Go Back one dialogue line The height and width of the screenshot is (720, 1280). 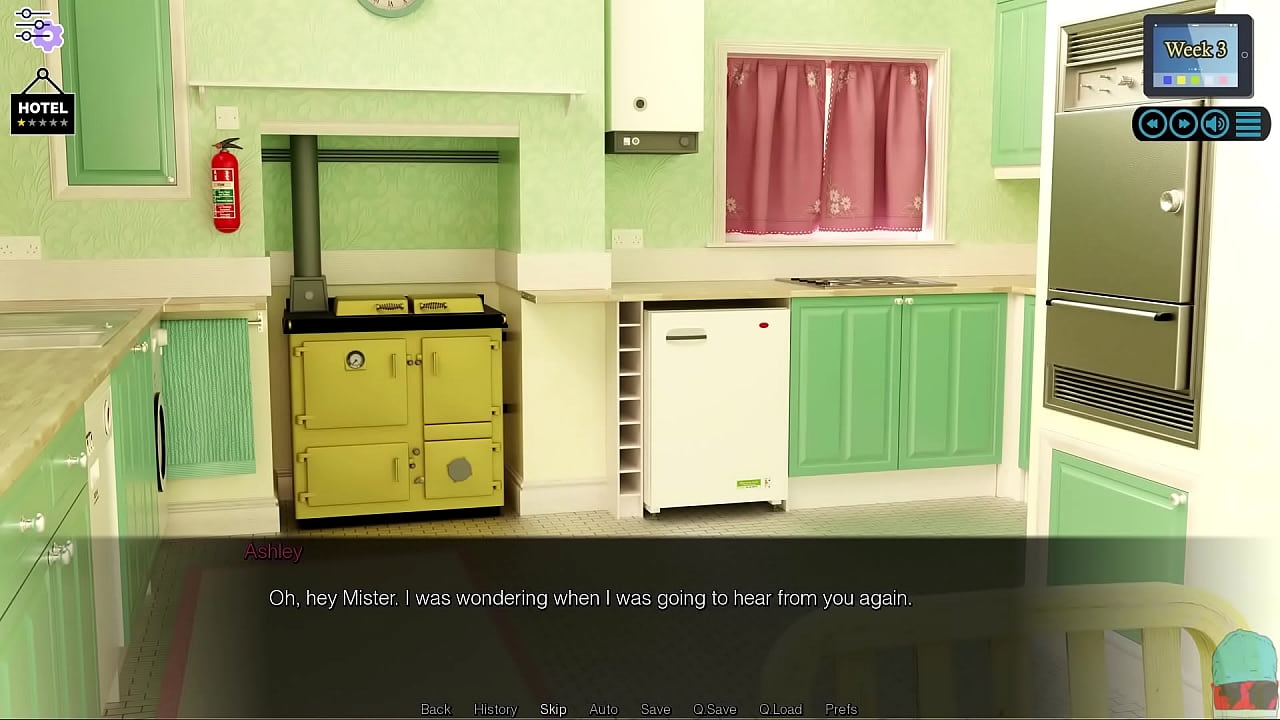(x=436, y=709)
